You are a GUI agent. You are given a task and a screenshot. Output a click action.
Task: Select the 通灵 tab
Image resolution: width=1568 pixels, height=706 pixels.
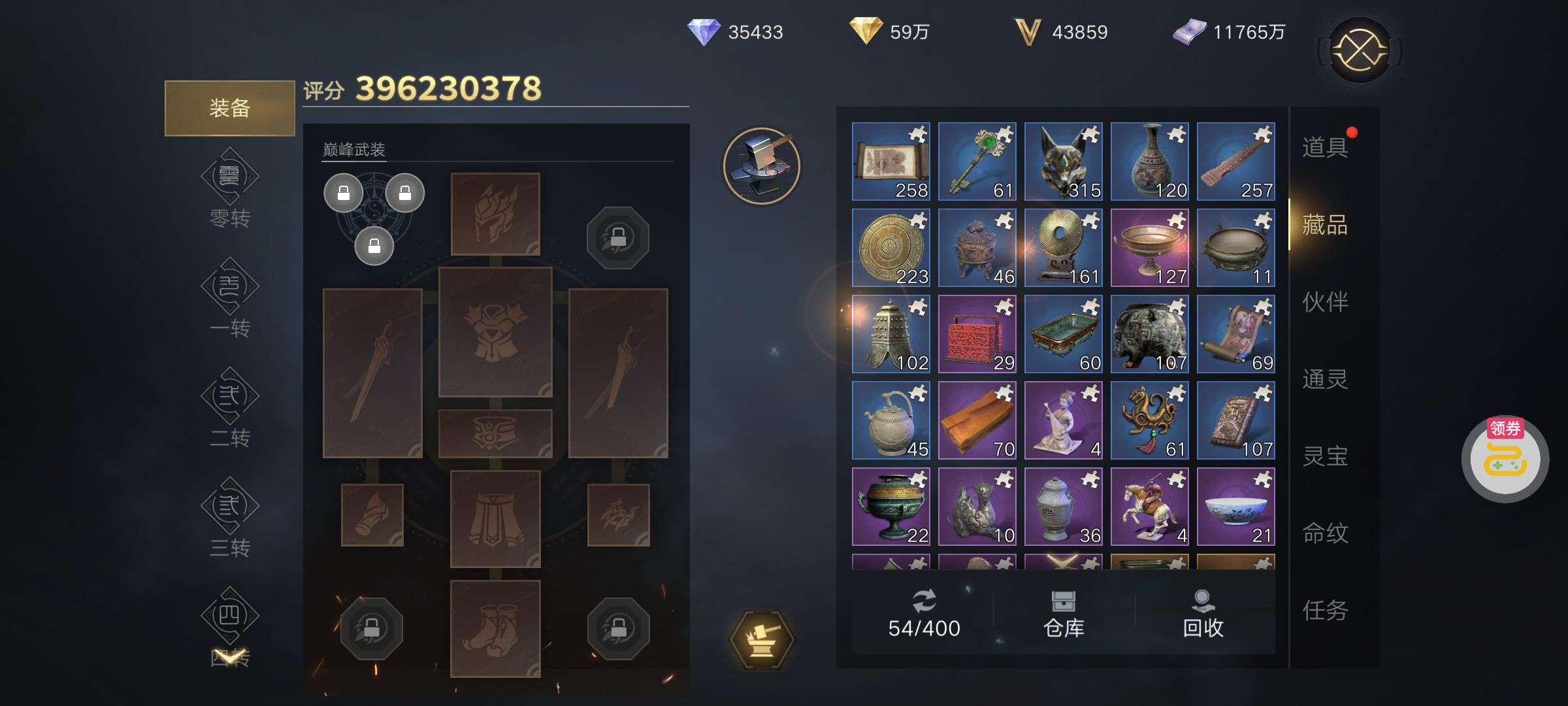pyautogui.click(x=1325, y=379)
